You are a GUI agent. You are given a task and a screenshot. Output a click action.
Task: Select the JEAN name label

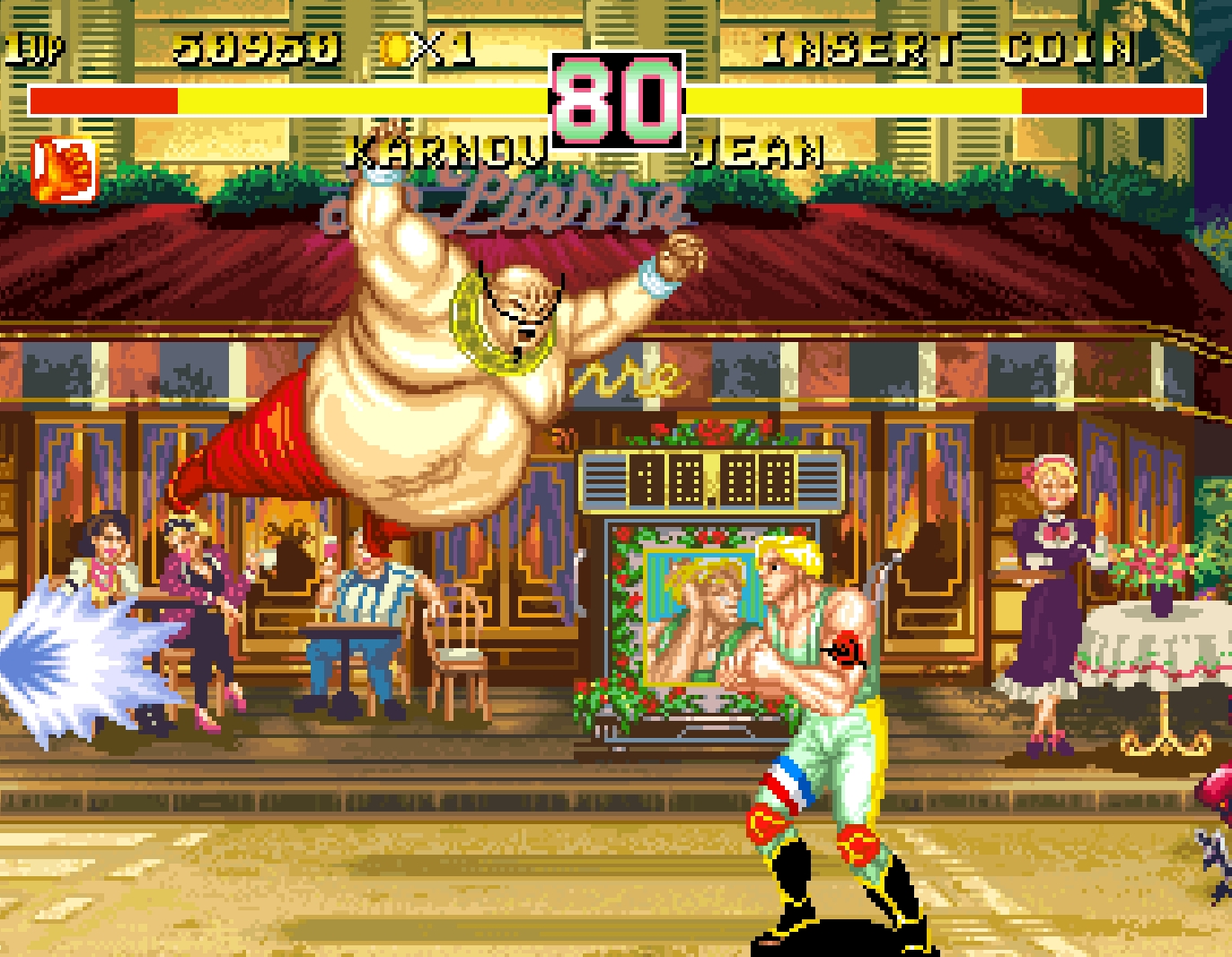click(x=759, y=153)
